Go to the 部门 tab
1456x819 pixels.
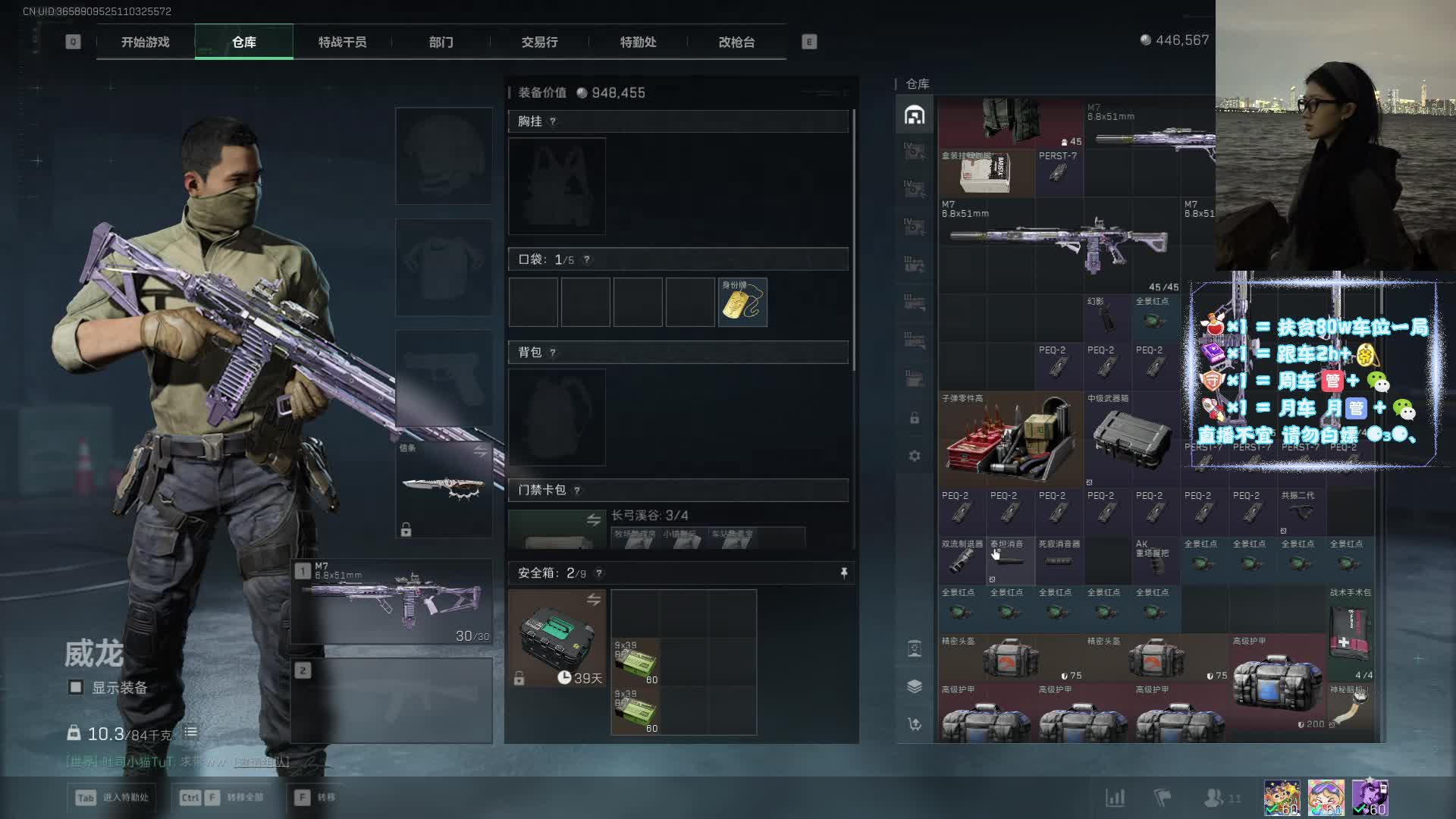441,42
